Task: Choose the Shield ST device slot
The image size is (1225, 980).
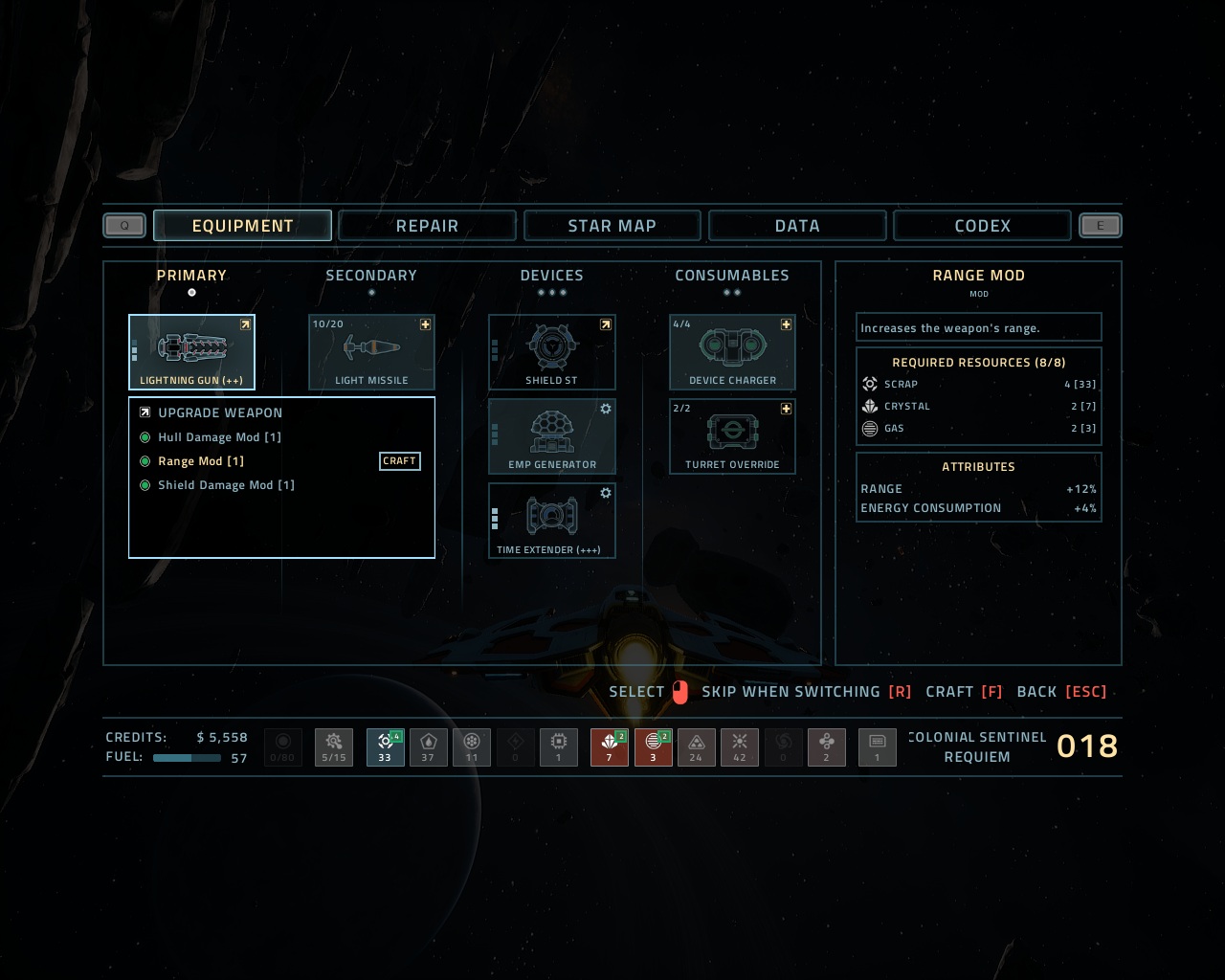Action: pos(551,351)
